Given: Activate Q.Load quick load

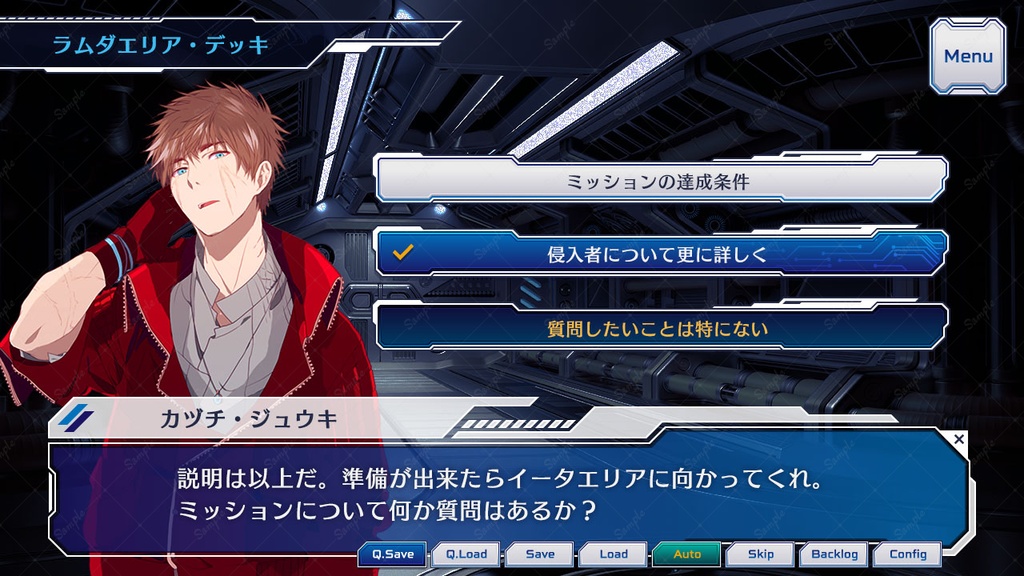Looking at the screenshot, I should coord(466,554).
